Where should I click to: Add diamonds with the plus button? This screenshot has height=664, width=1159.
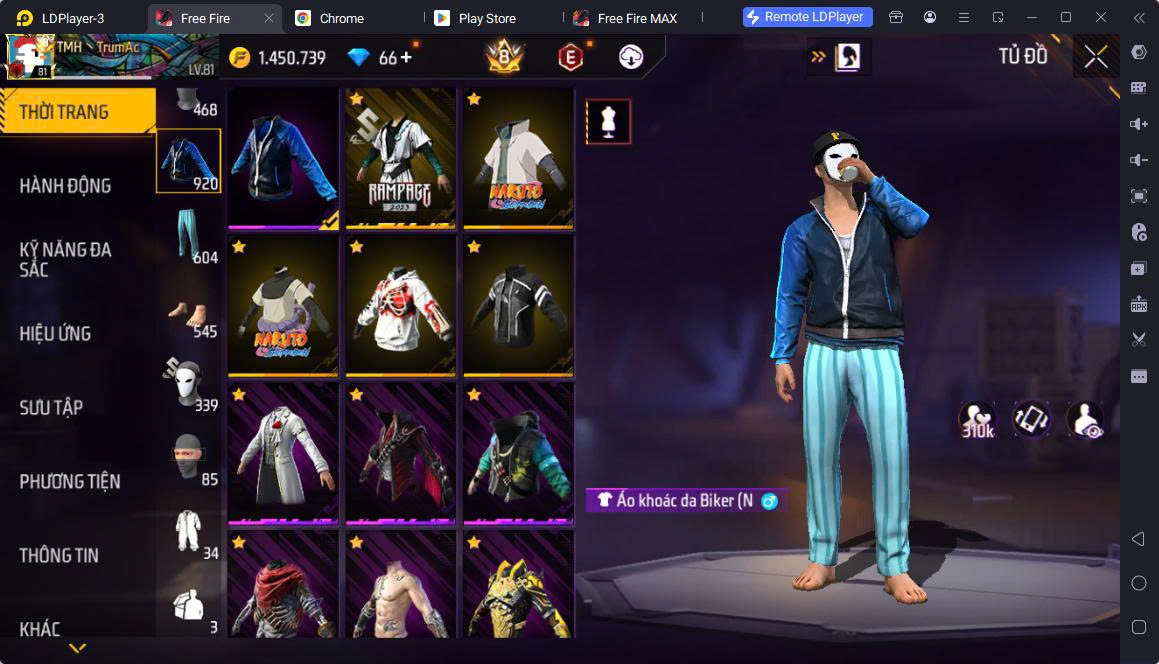pyautogui.click(x=406, y=58)
